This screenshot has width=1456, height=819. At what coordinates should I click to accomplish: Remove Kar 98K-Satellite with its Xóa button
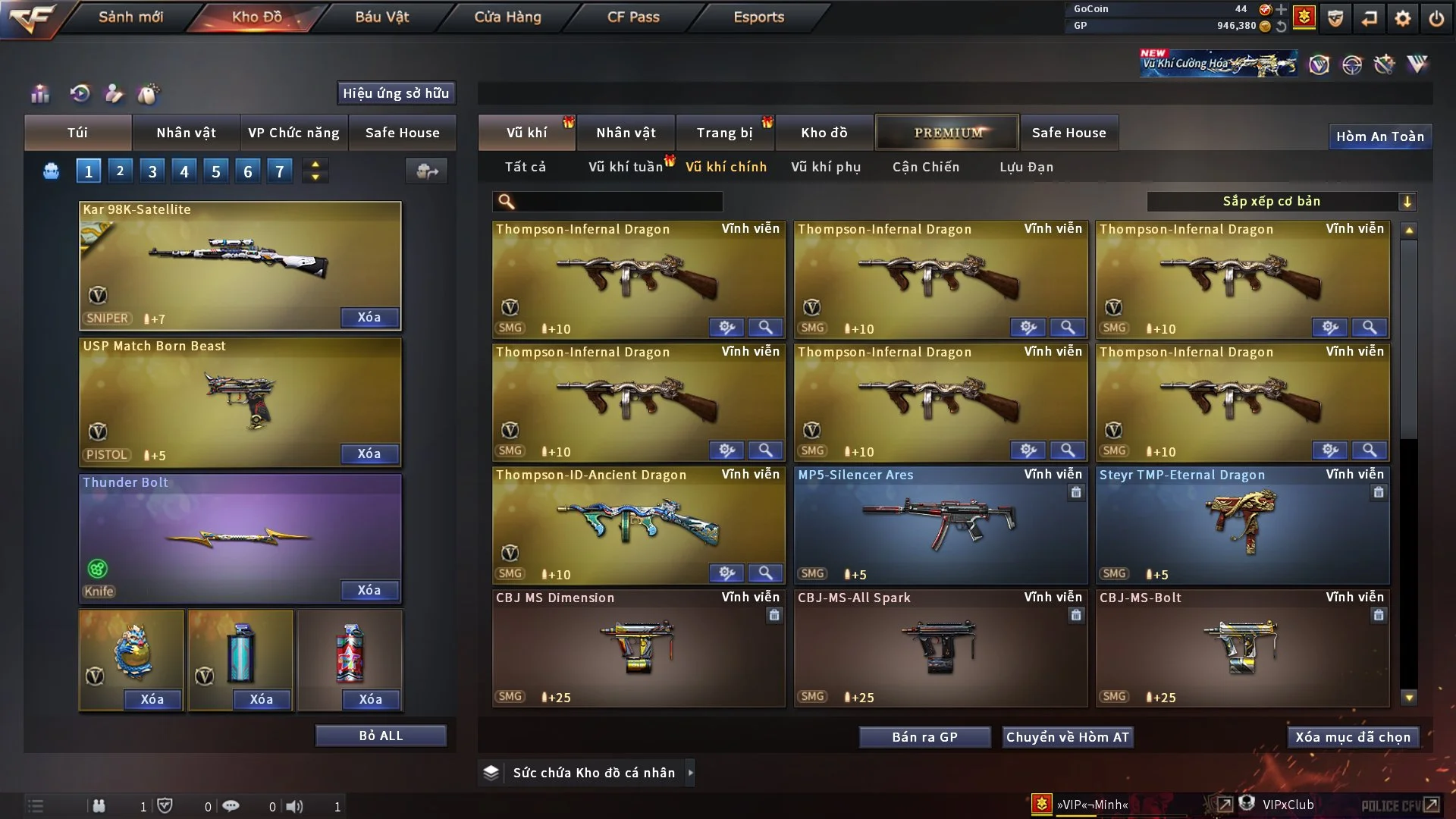click(369, 318)
